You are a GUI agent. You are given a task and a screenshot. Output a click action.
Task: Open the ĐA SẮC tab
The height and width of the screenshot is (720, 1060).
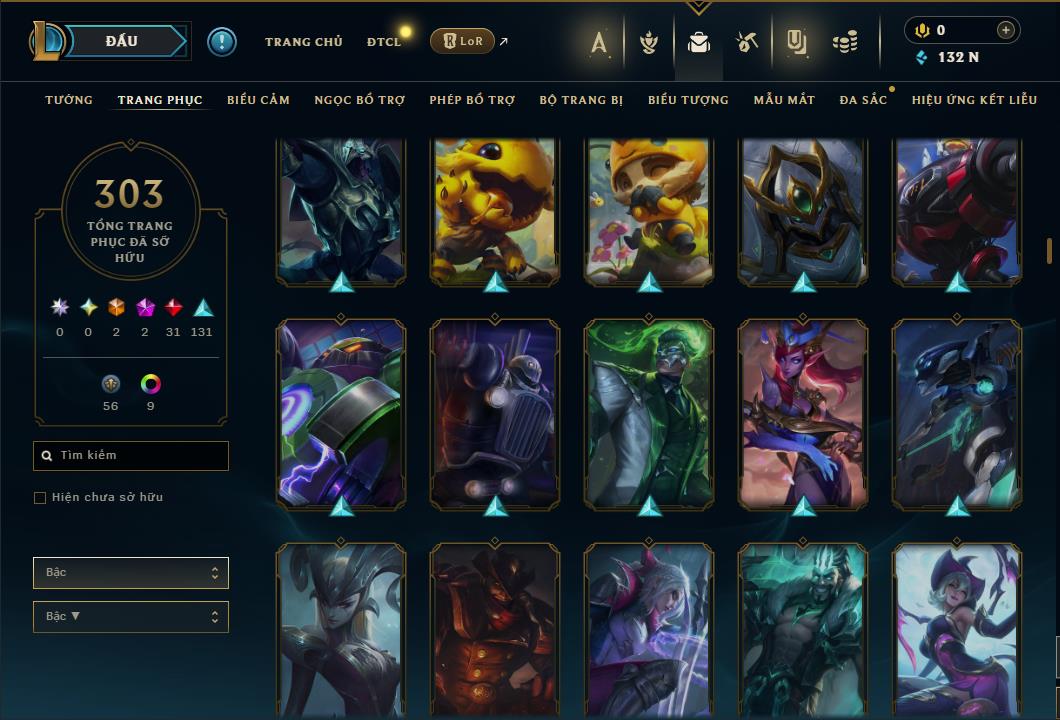coord(863,100)
